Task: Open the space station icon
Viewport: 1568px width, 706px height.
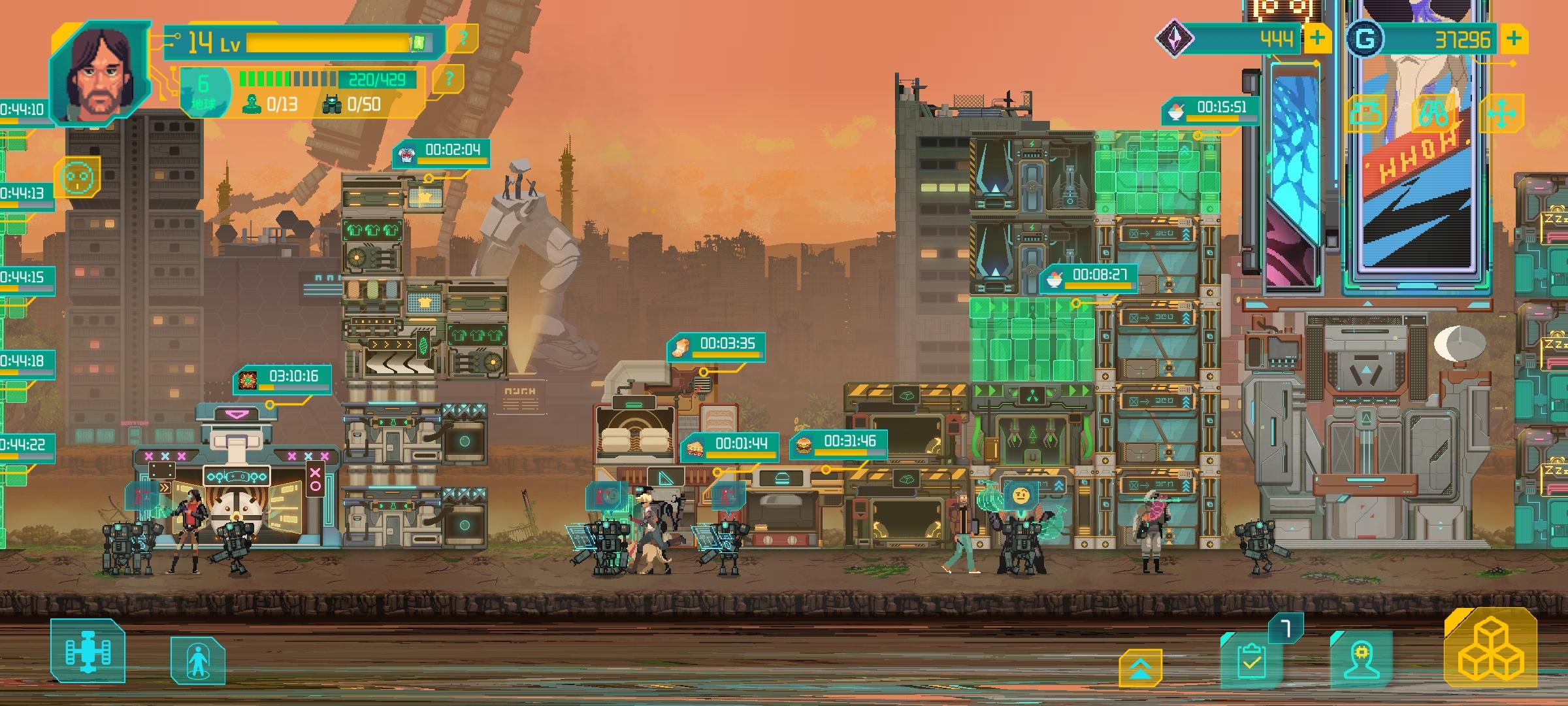Action: (88, 652)
